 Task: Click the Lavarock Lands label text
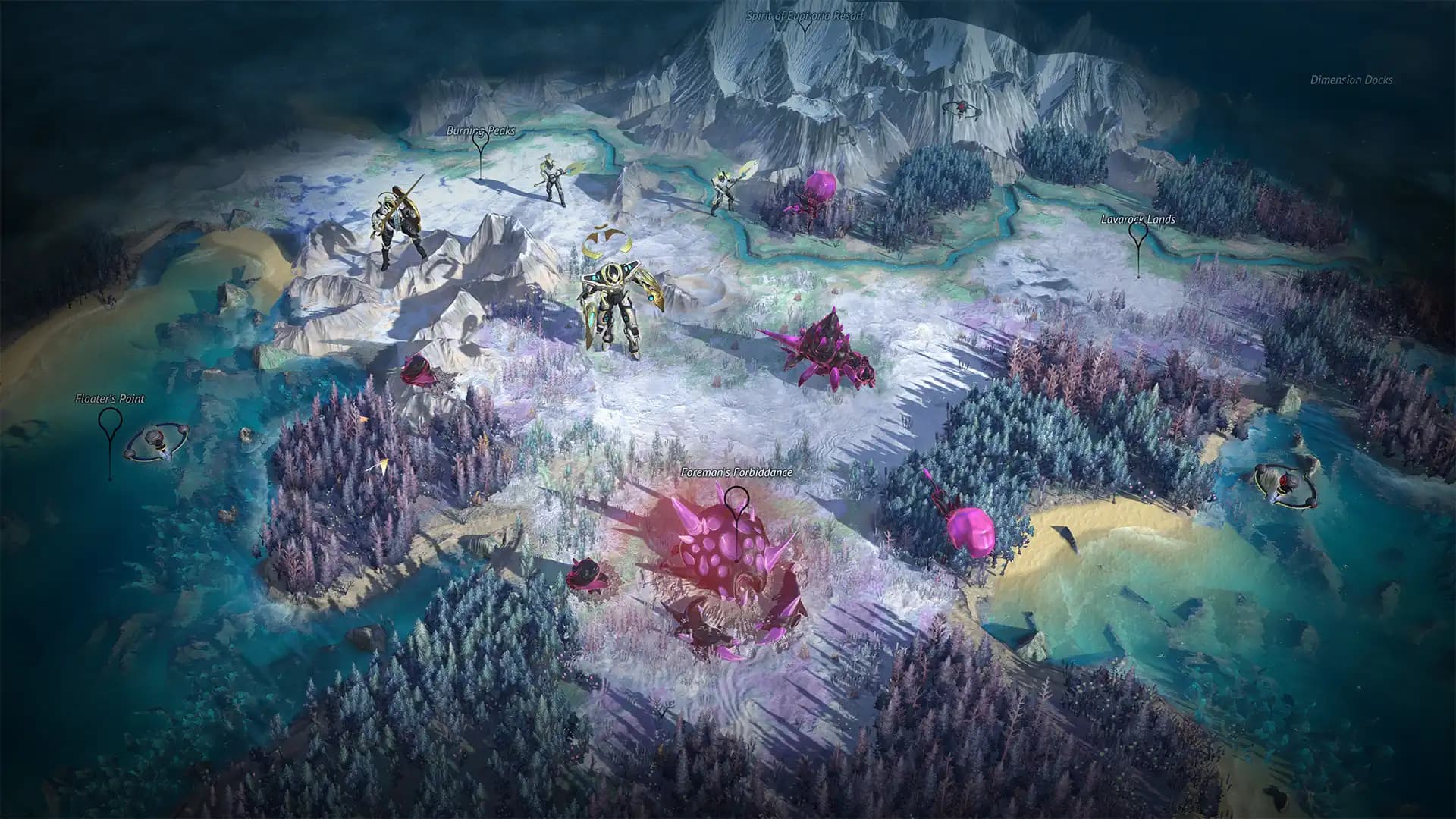click(1137, 221)
